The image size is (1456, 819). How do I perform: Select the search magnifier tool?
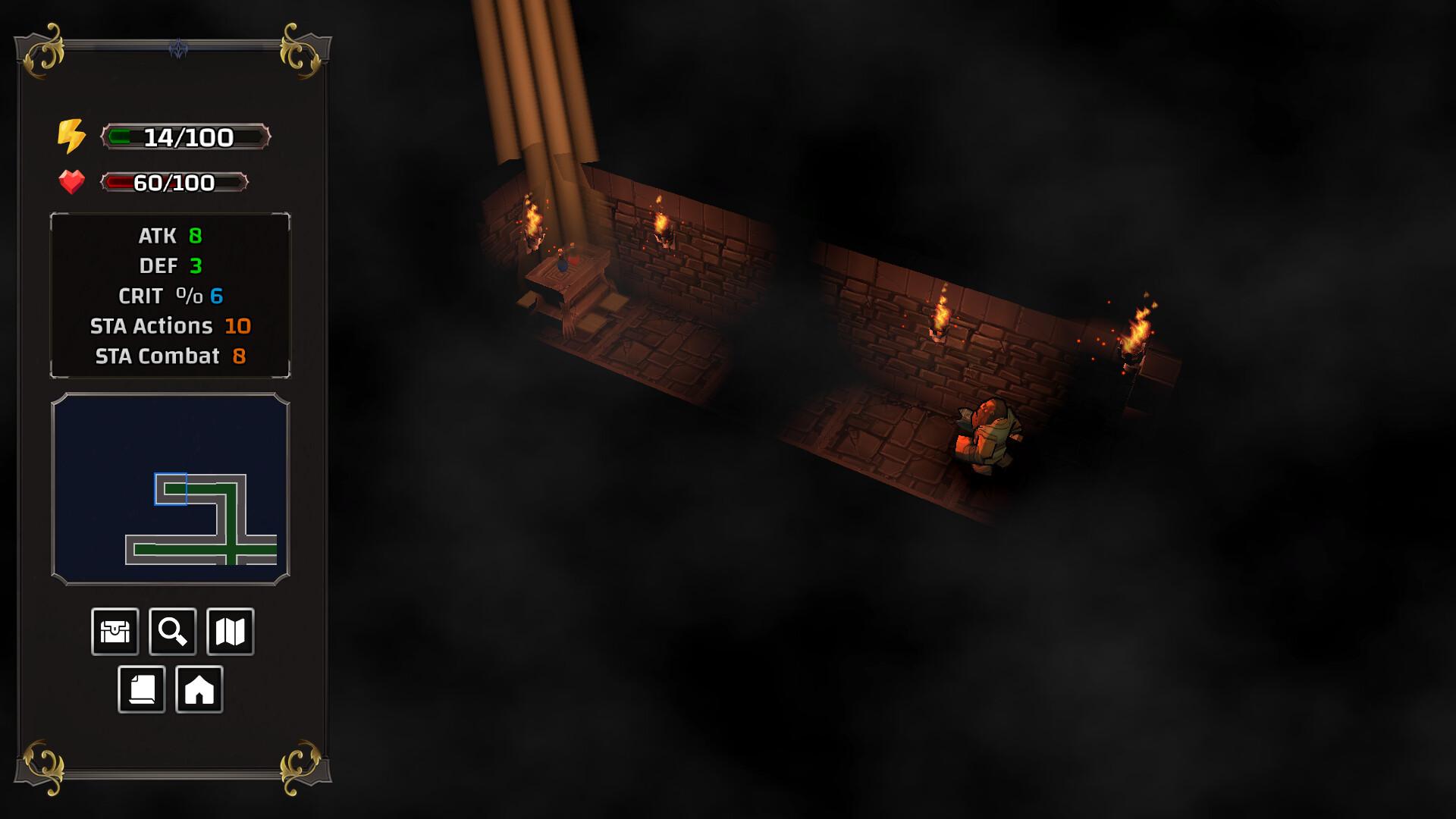172,631
